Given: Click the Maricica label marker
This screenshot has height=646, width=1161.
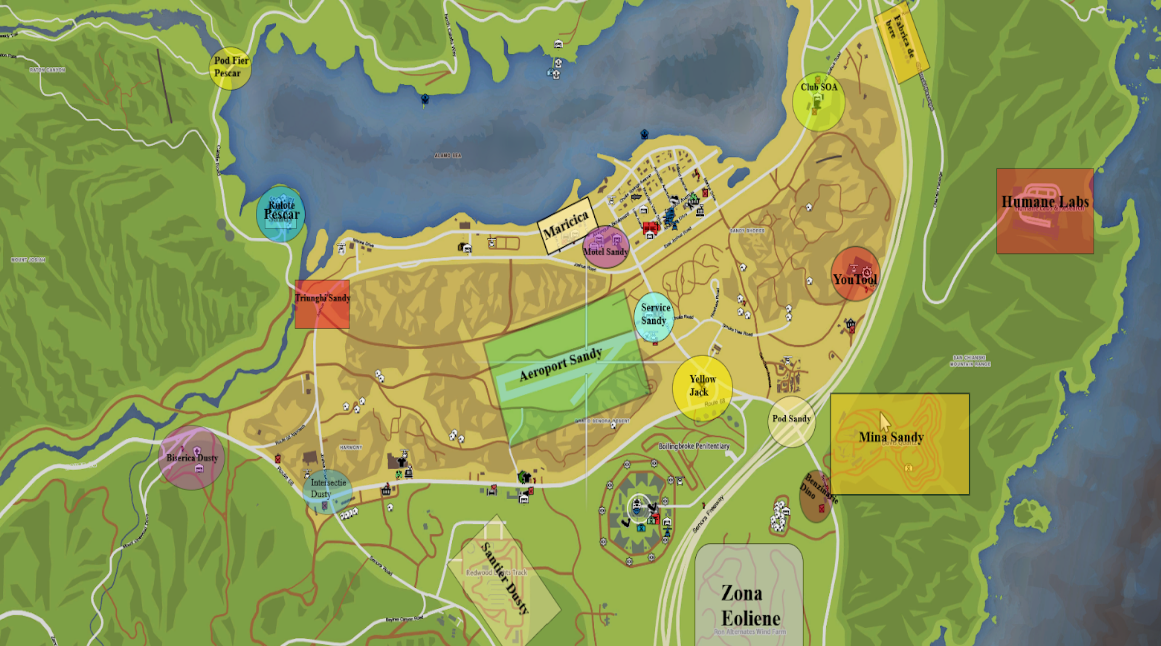Looking at the screenshot, I should (x=567, y=226).
